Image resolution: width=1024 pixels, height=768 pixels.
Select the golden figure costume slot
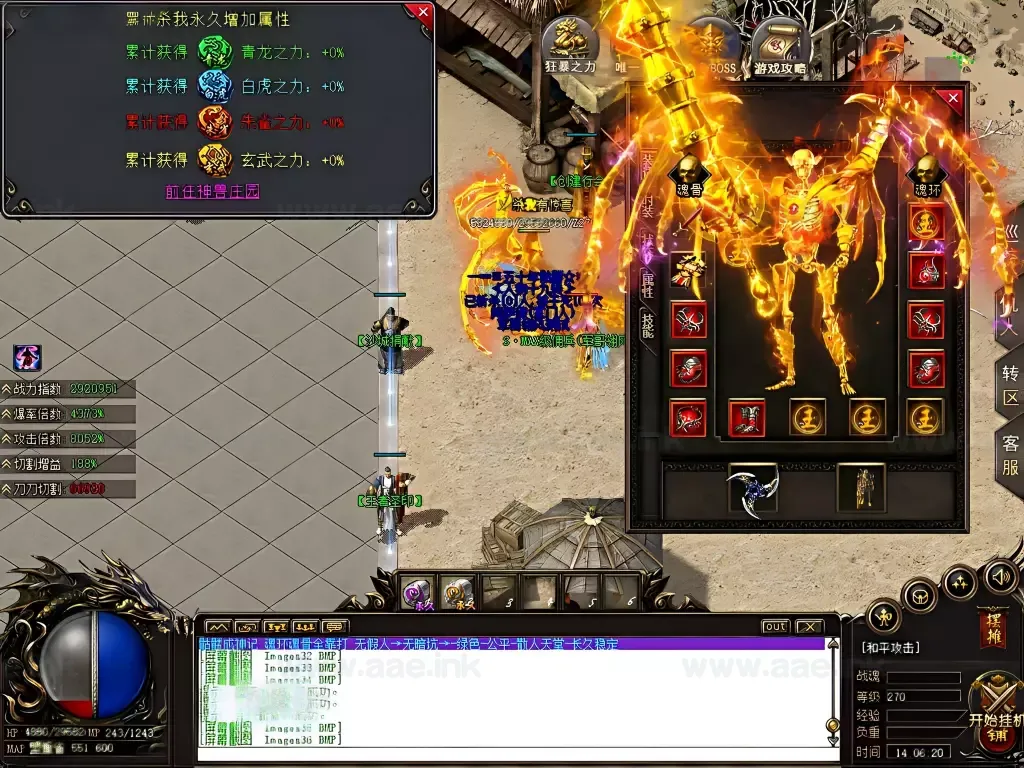[860, 487]
